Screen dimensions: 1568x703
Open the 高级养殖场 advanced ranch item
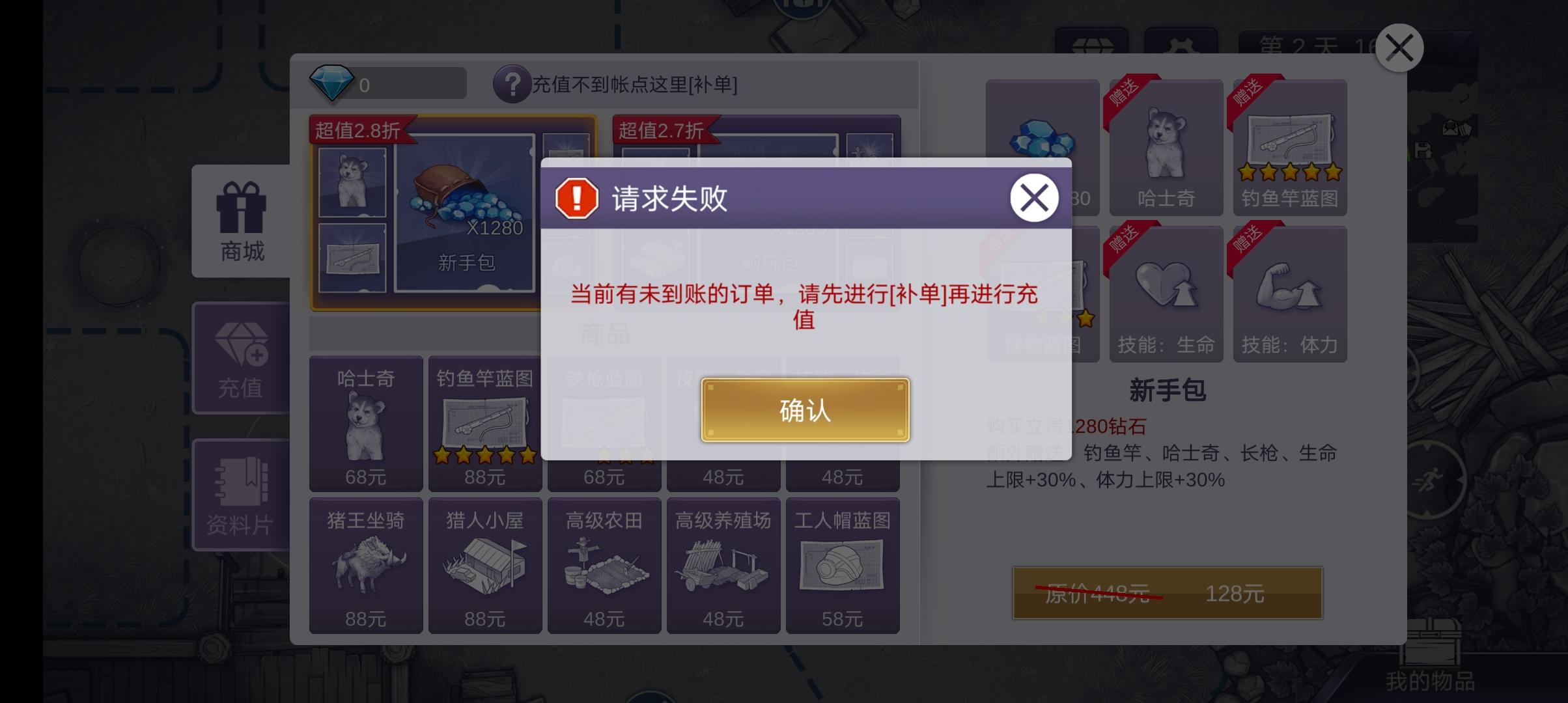click(x=723, y=566)
